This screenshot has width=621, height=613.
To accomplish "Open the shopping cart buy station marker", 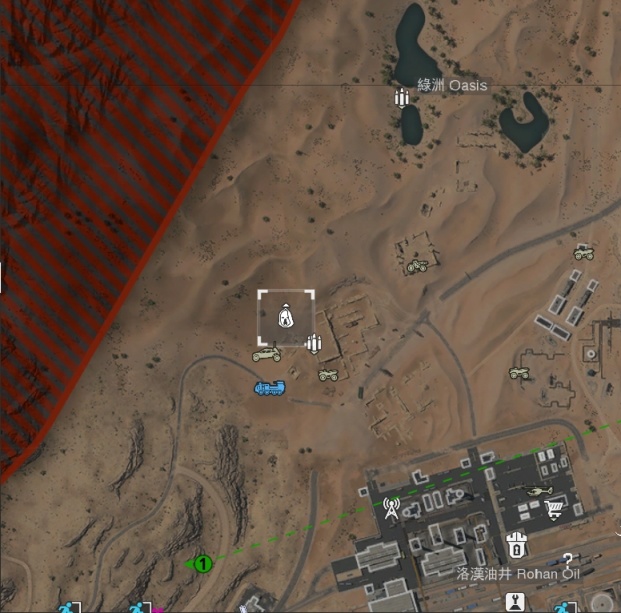I will click(x=554, y=511).
